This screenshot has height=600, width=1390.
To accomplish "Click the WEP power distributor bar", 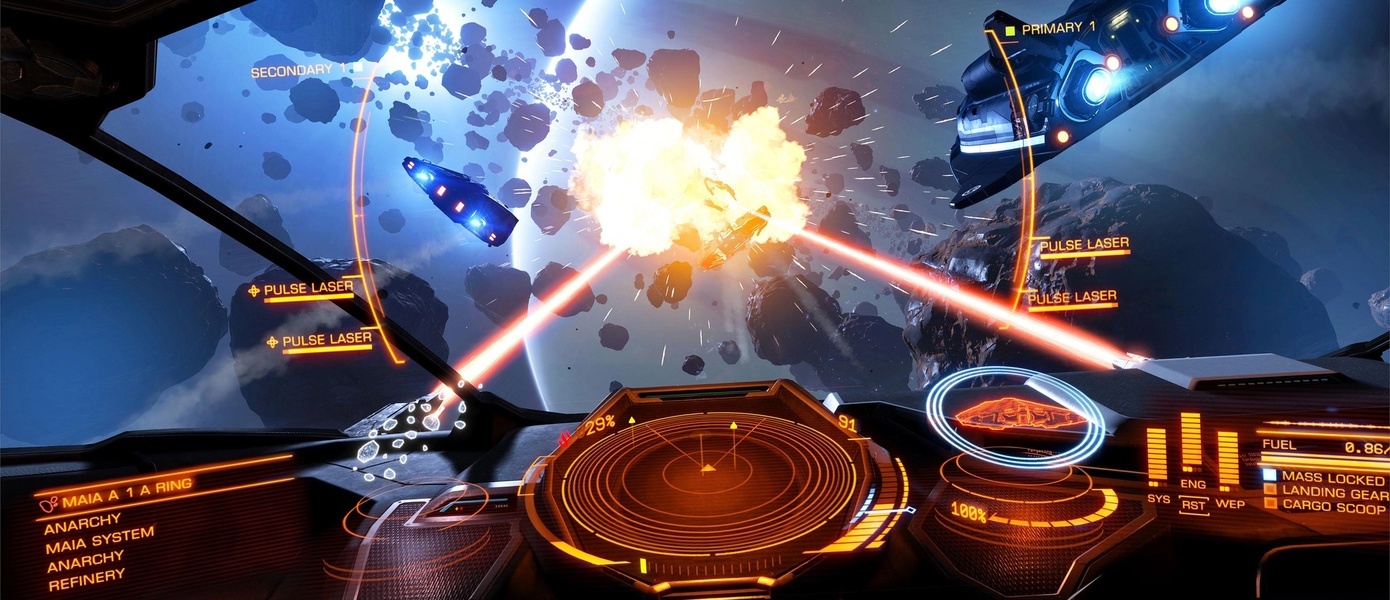I will 1228,459.
